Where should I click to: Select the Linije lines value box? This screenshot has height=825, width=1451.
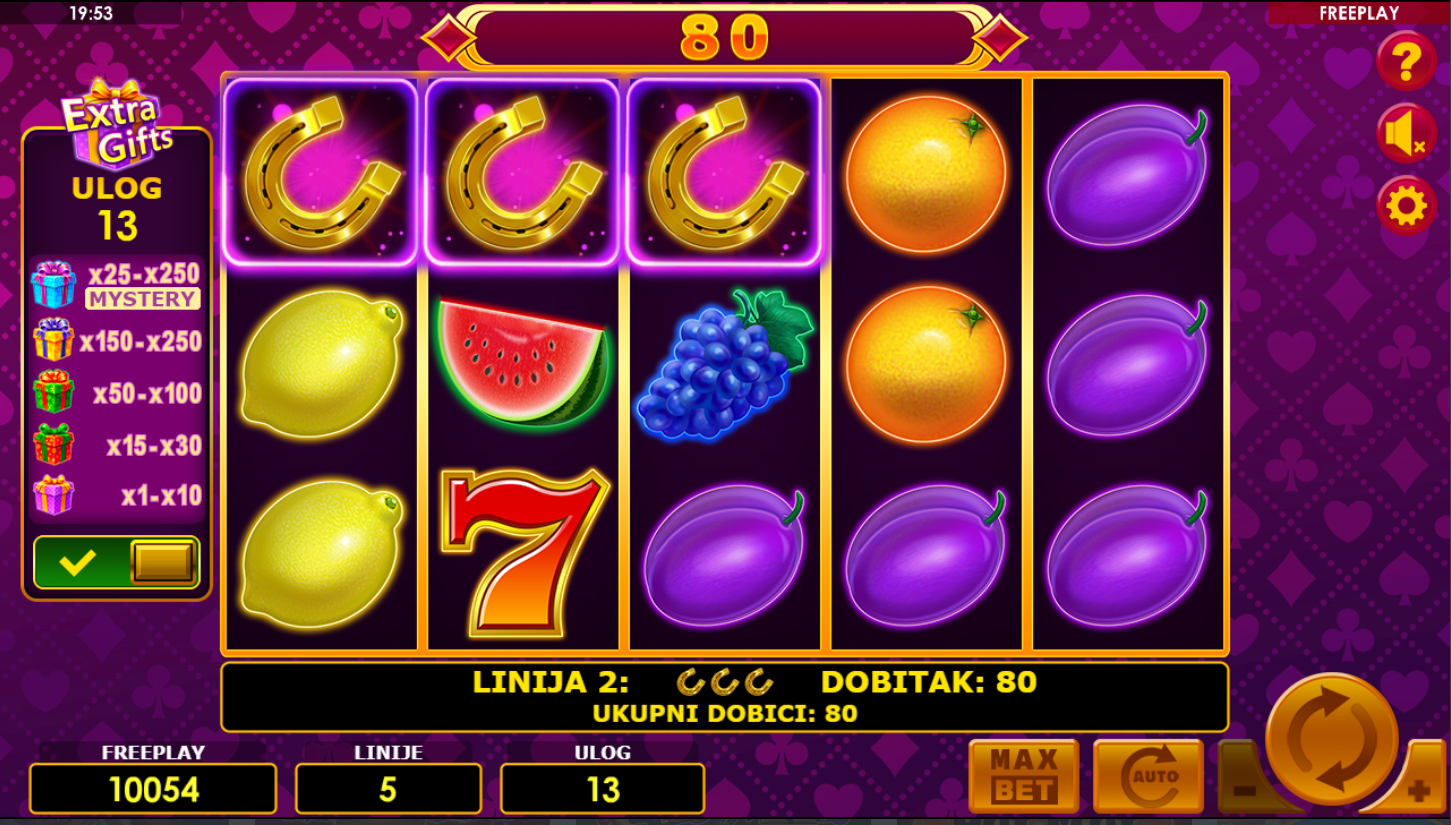click(x=388, y=789)
